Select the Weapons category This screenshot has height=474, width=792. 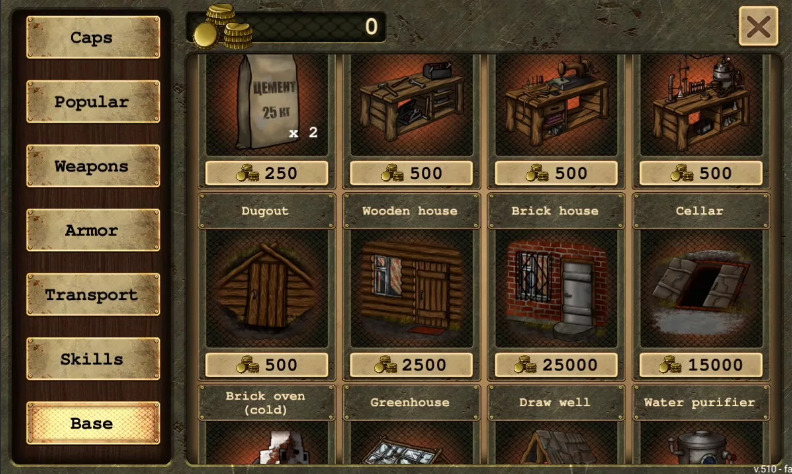92,166
